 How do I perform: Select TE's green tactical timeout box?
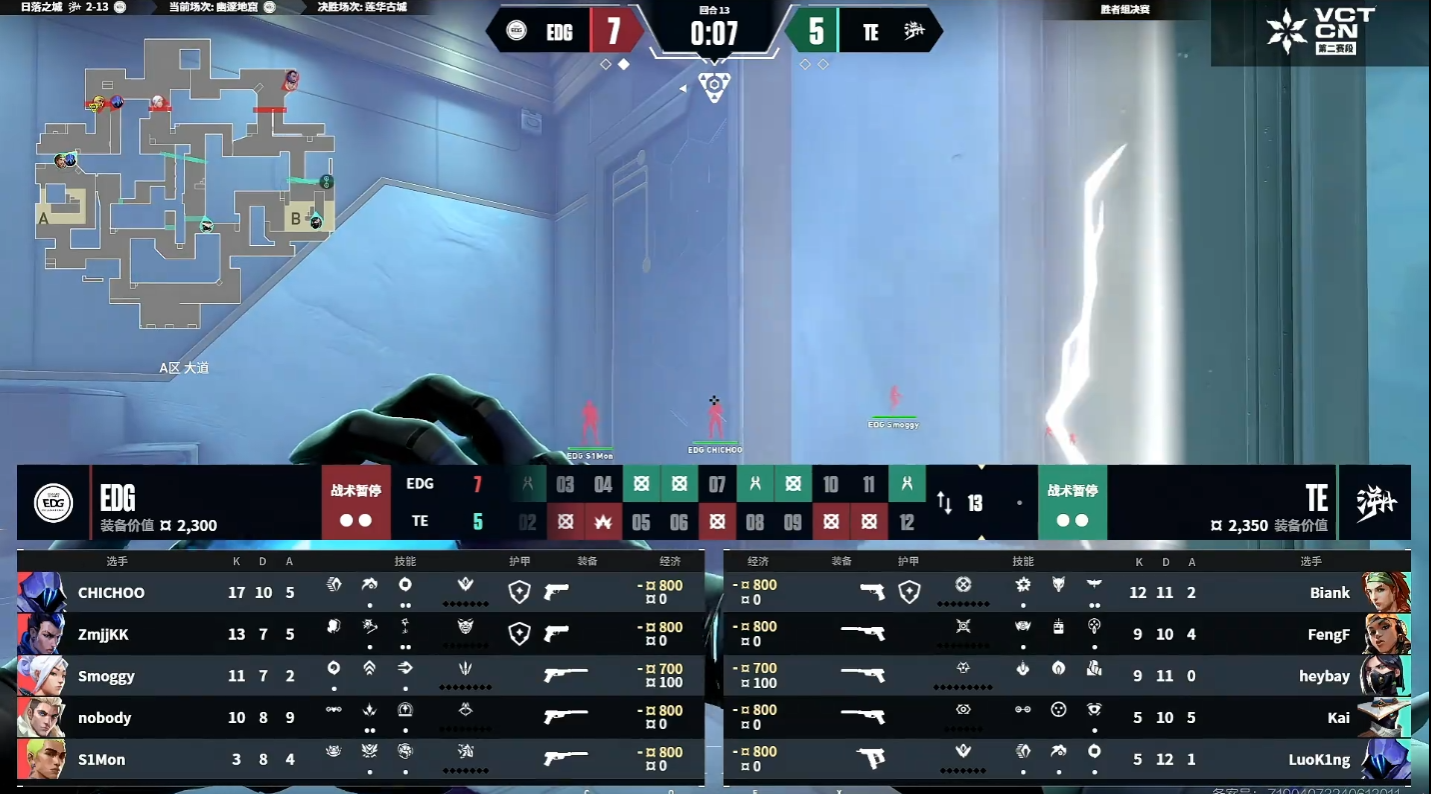[x=1072, y=502]
